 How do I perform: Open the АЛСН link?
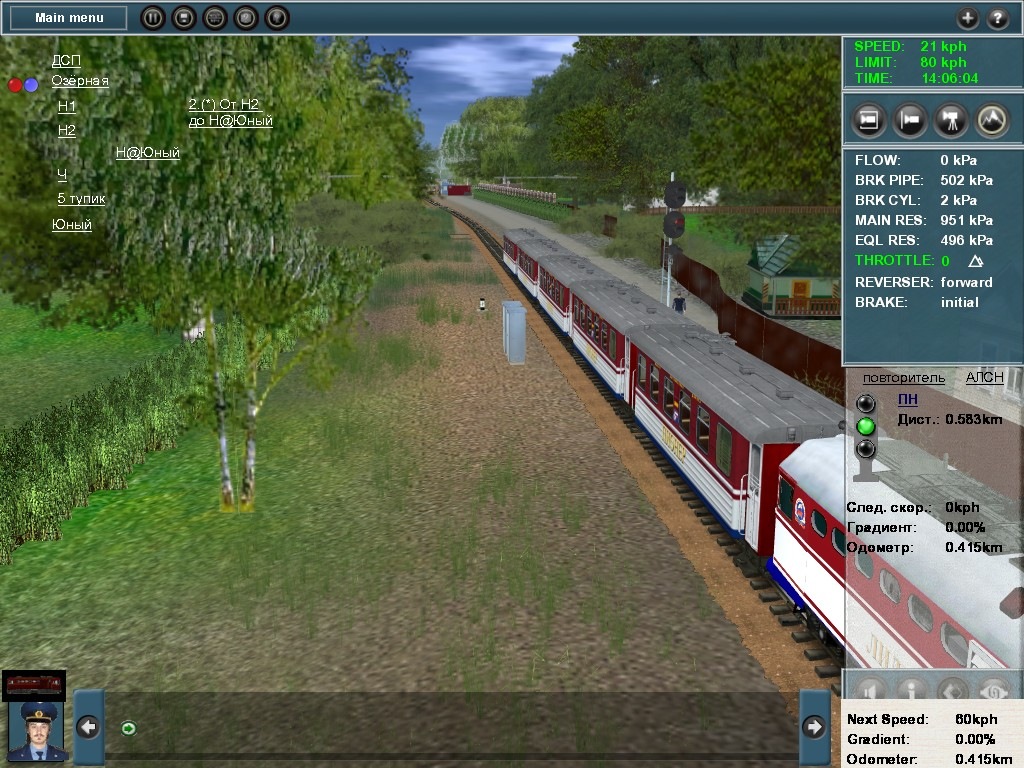pos(984,378)
